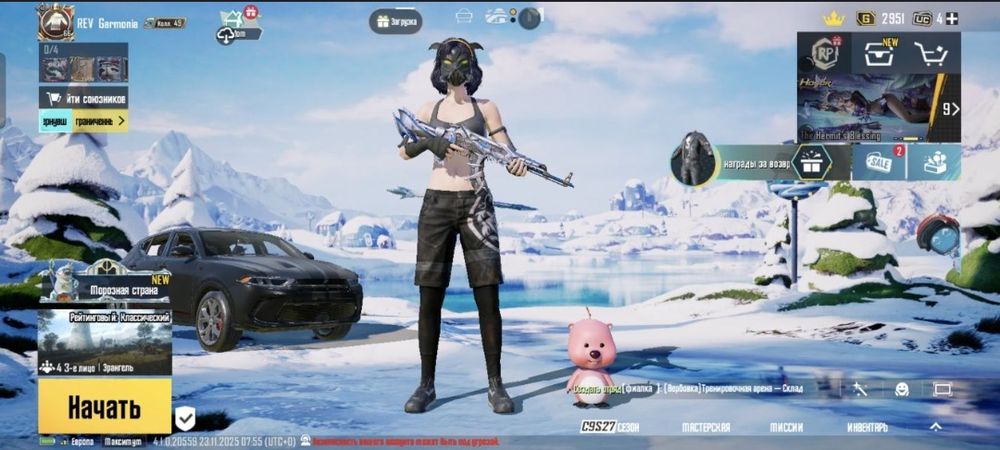Image resolution: width=1000 pixels, height=450 pixels.
Task: Start the match with the Начать button
Action: [104, 406]
